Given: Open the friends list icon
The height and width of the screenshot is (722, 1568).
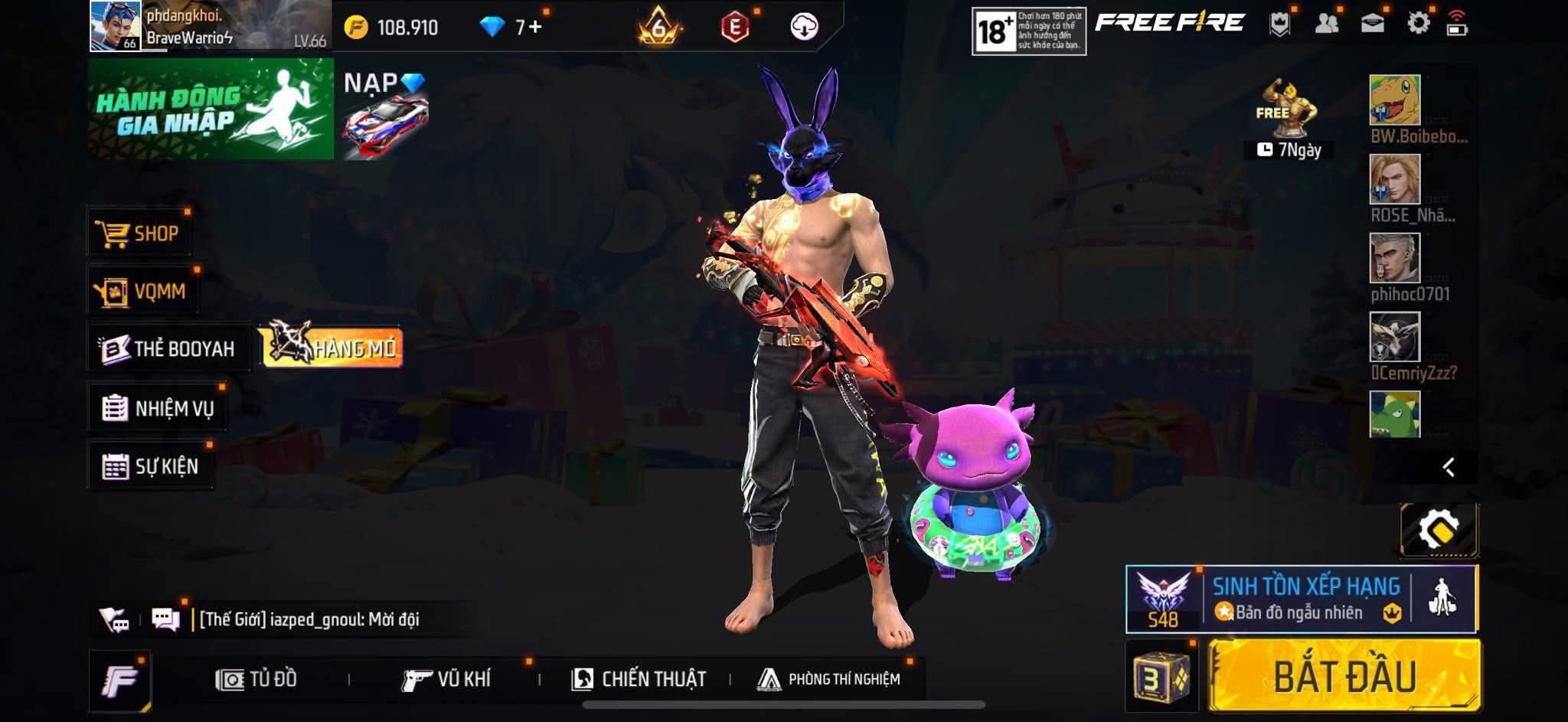Looking at the screenshot, I should [x=1326, y=24].
